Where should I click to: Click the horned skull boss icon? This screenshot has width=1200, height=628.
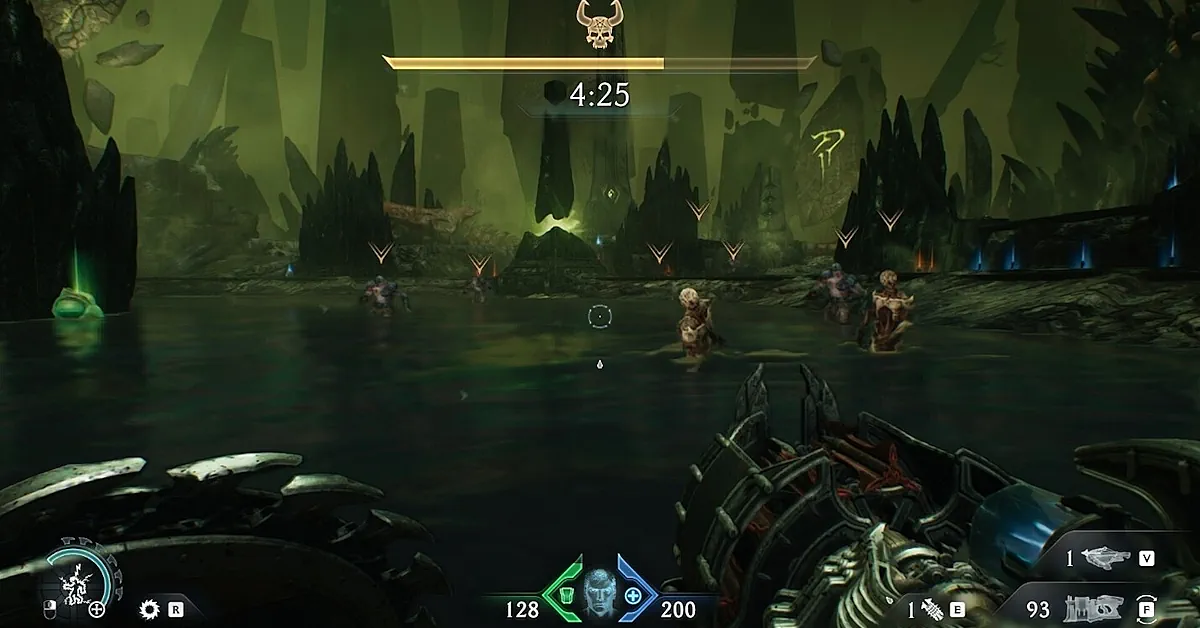click(x=600, y=25)
